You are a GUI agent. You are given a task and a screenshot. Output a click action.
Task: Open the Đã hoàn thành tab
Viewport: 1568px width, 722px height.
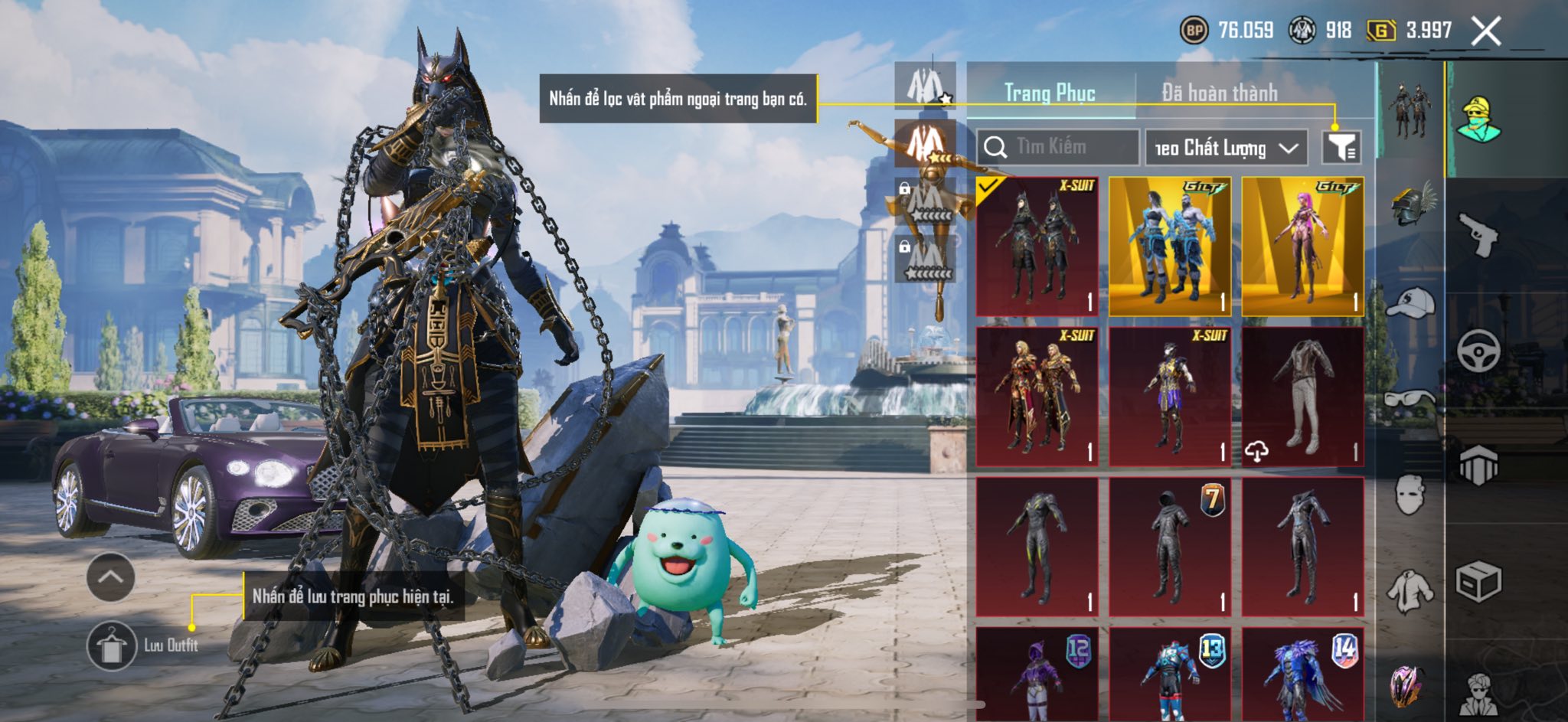click(1219, 93)
